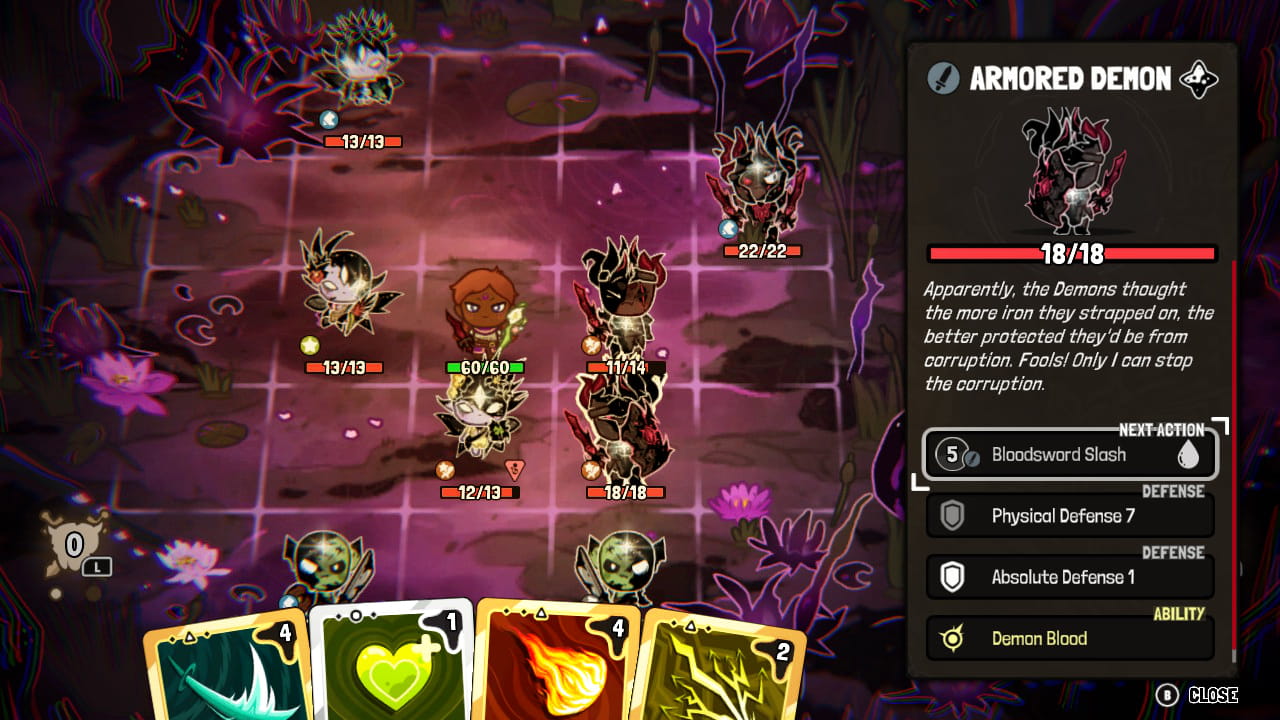This screenshot has height=720, width=1280.
Task: Click the L shoulder button prompt on the left
Action: [97, 566]
